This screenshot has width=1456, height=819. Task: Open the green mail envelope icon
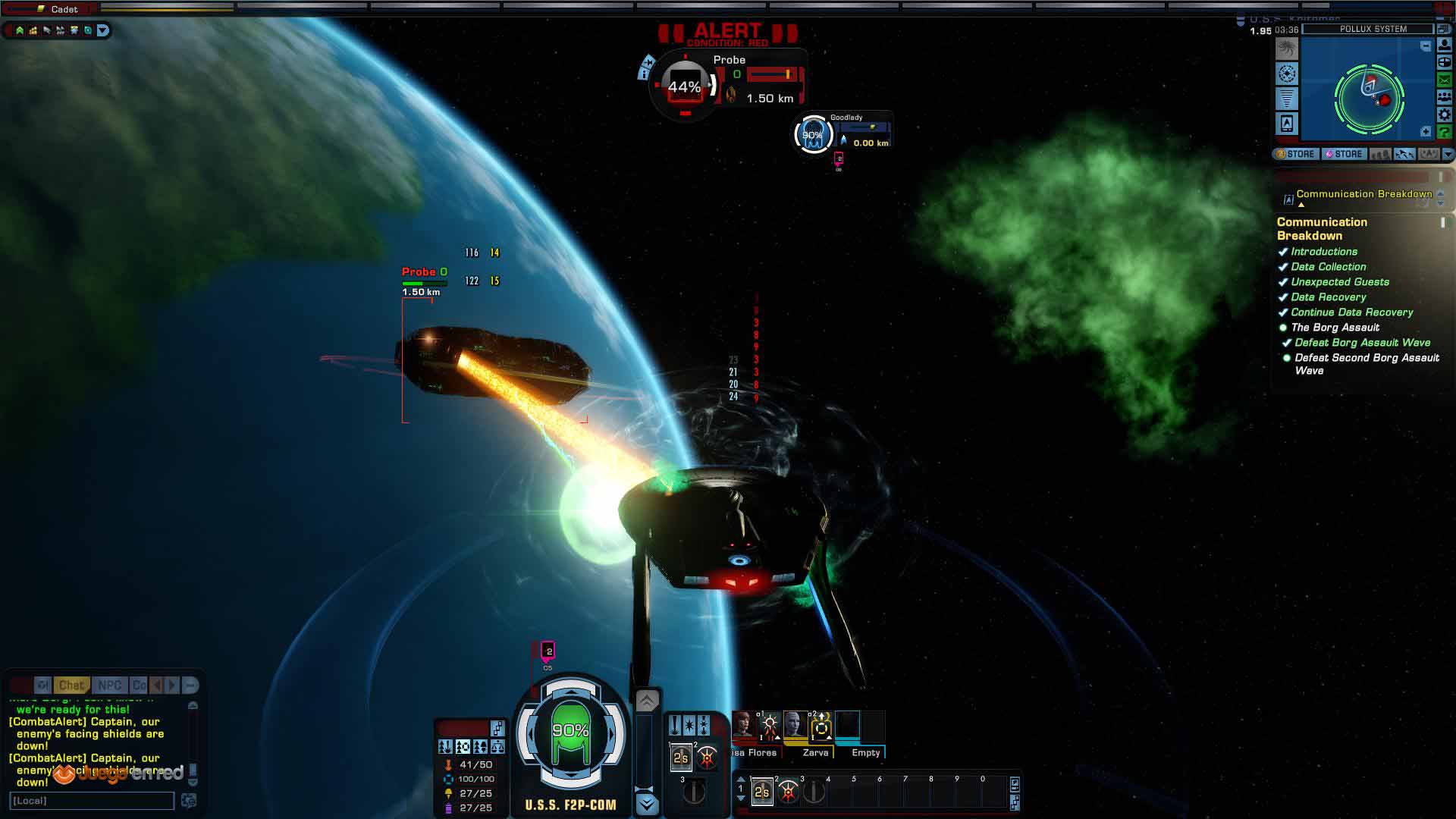click(x=1445, y=80)
